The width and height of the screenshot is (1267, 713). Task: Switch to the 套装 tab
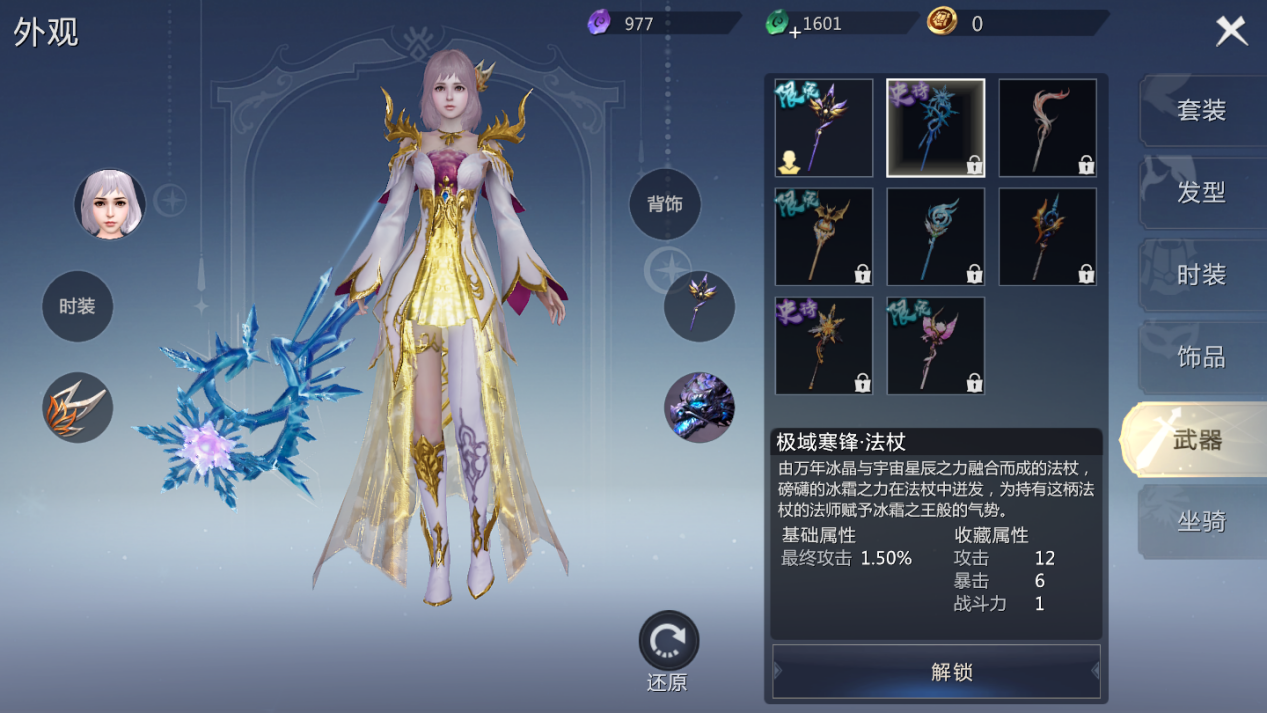[1201, 110]
